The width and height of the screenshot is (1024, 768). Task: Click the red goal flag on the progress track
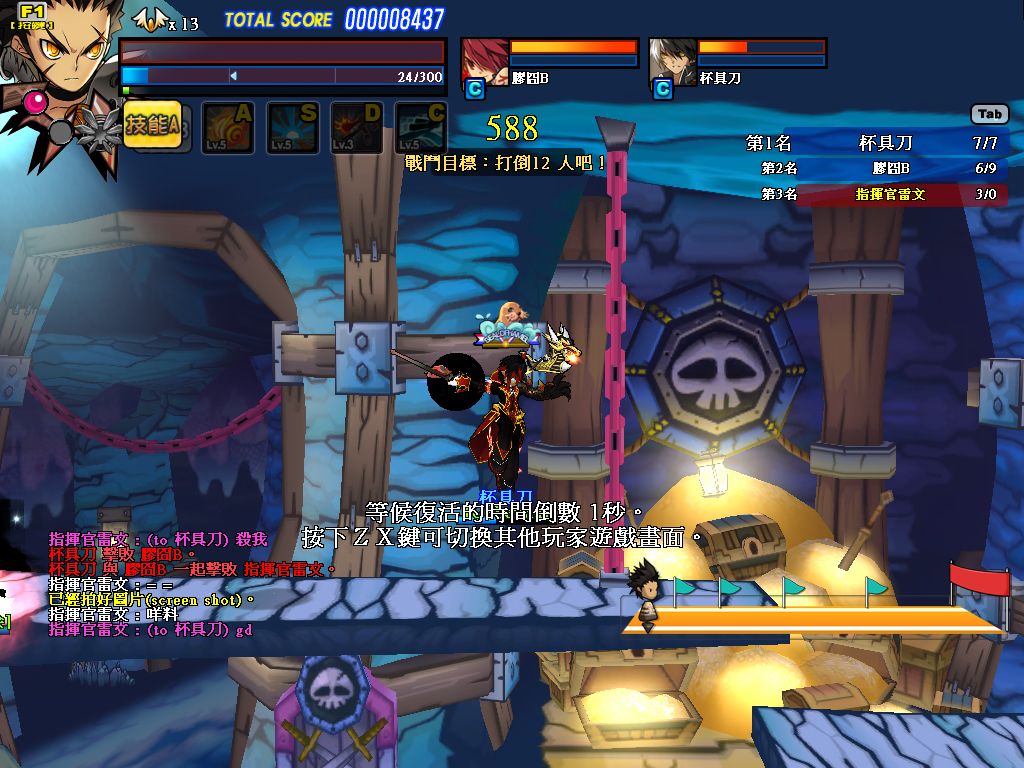click(980, 582)
